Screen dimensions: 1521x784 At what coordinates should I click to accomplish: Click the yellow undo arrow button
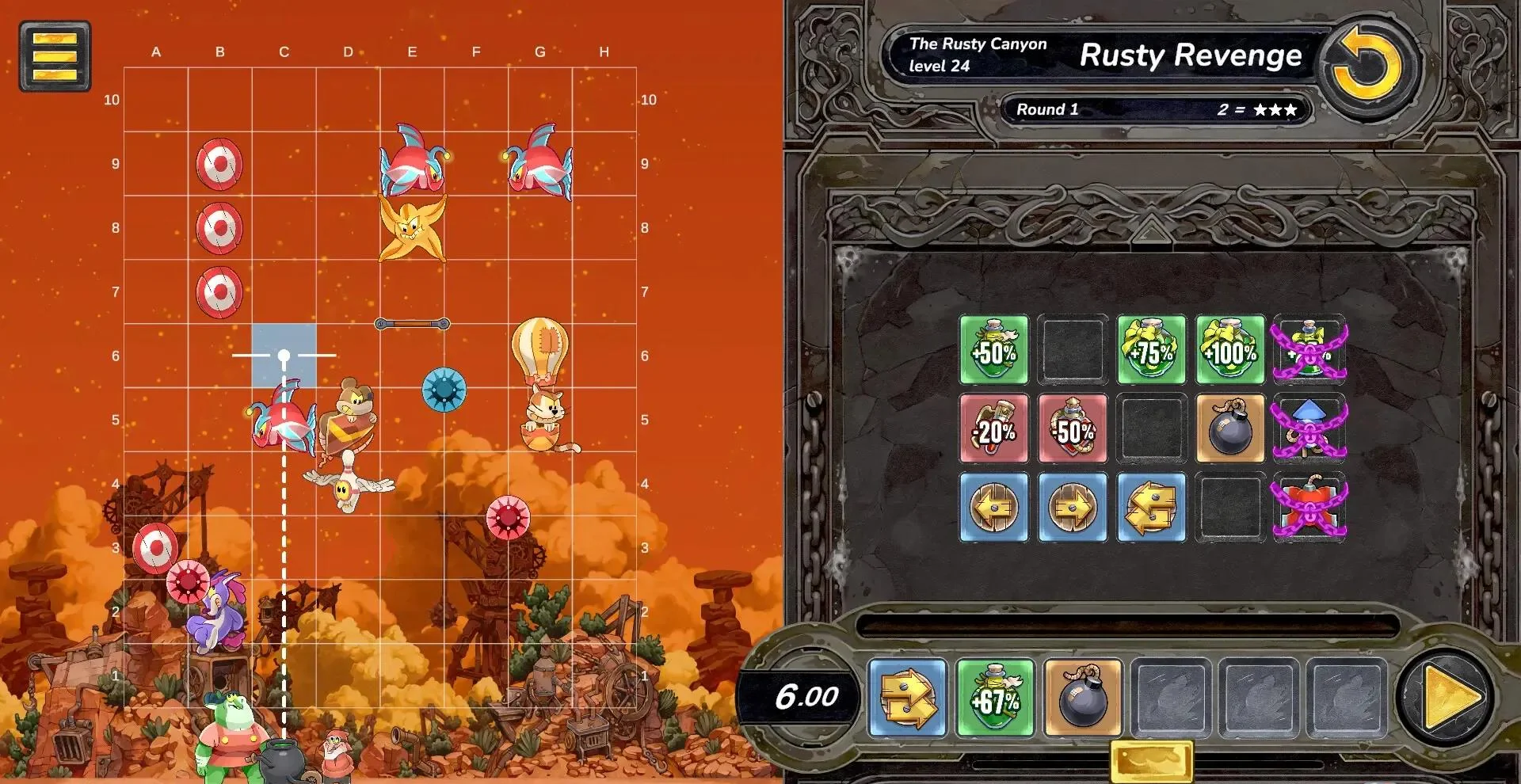click(x=1367, y=67)
